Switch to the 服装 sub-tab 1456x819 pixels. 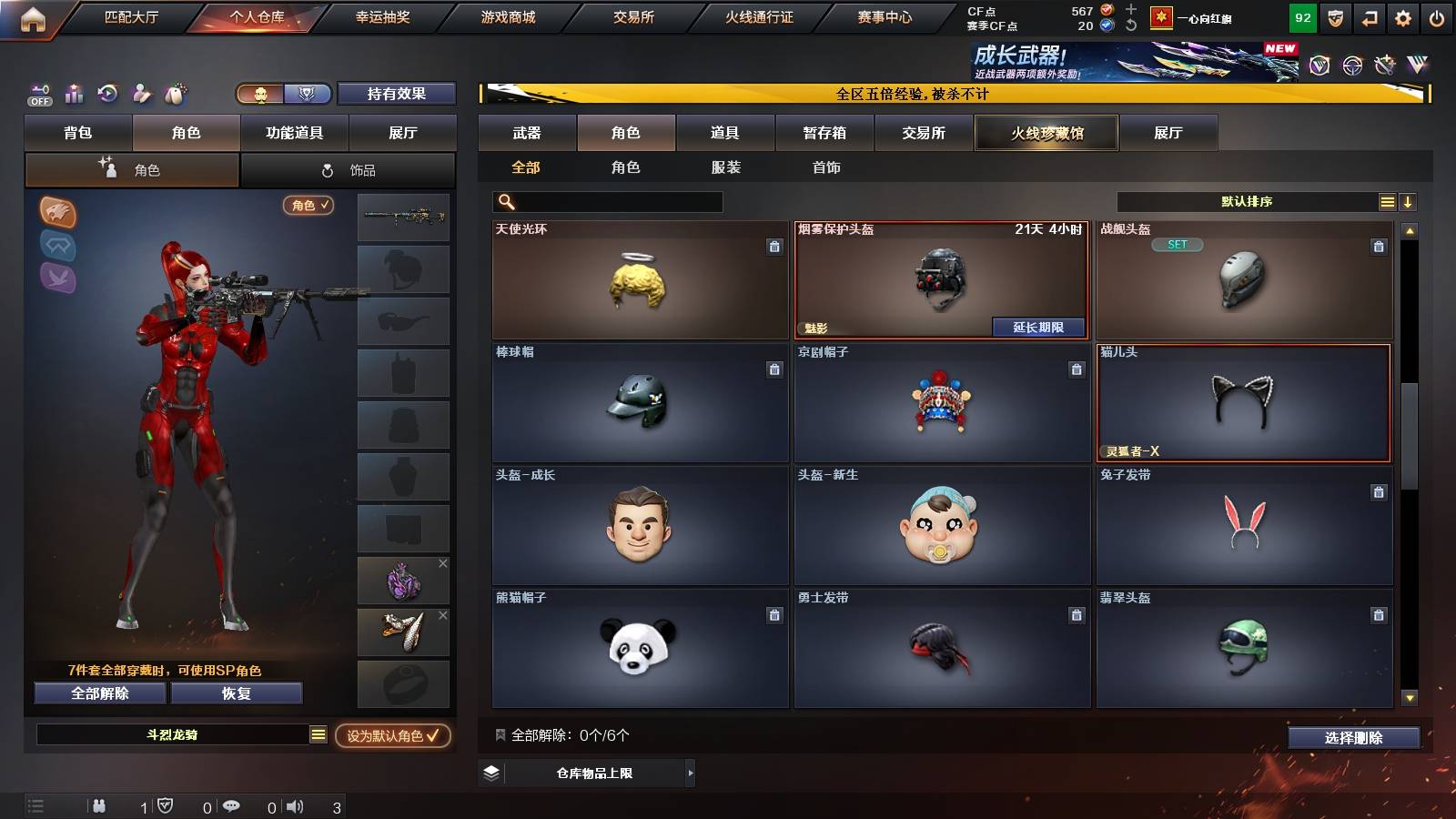725,167
